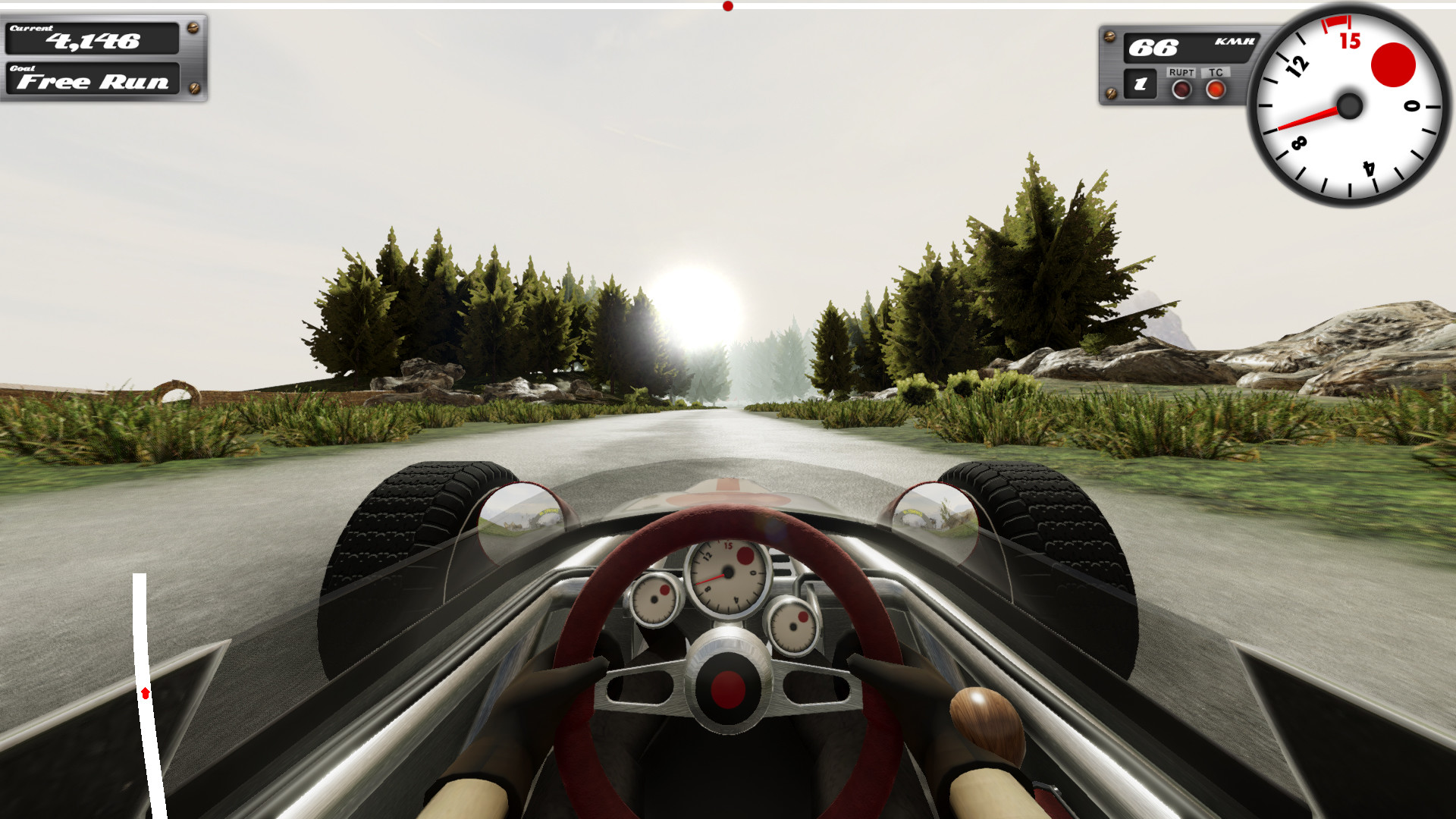
Task: Click the RUPT warning indicator light
Action: pyautogui.click(x=1181, y=89)
